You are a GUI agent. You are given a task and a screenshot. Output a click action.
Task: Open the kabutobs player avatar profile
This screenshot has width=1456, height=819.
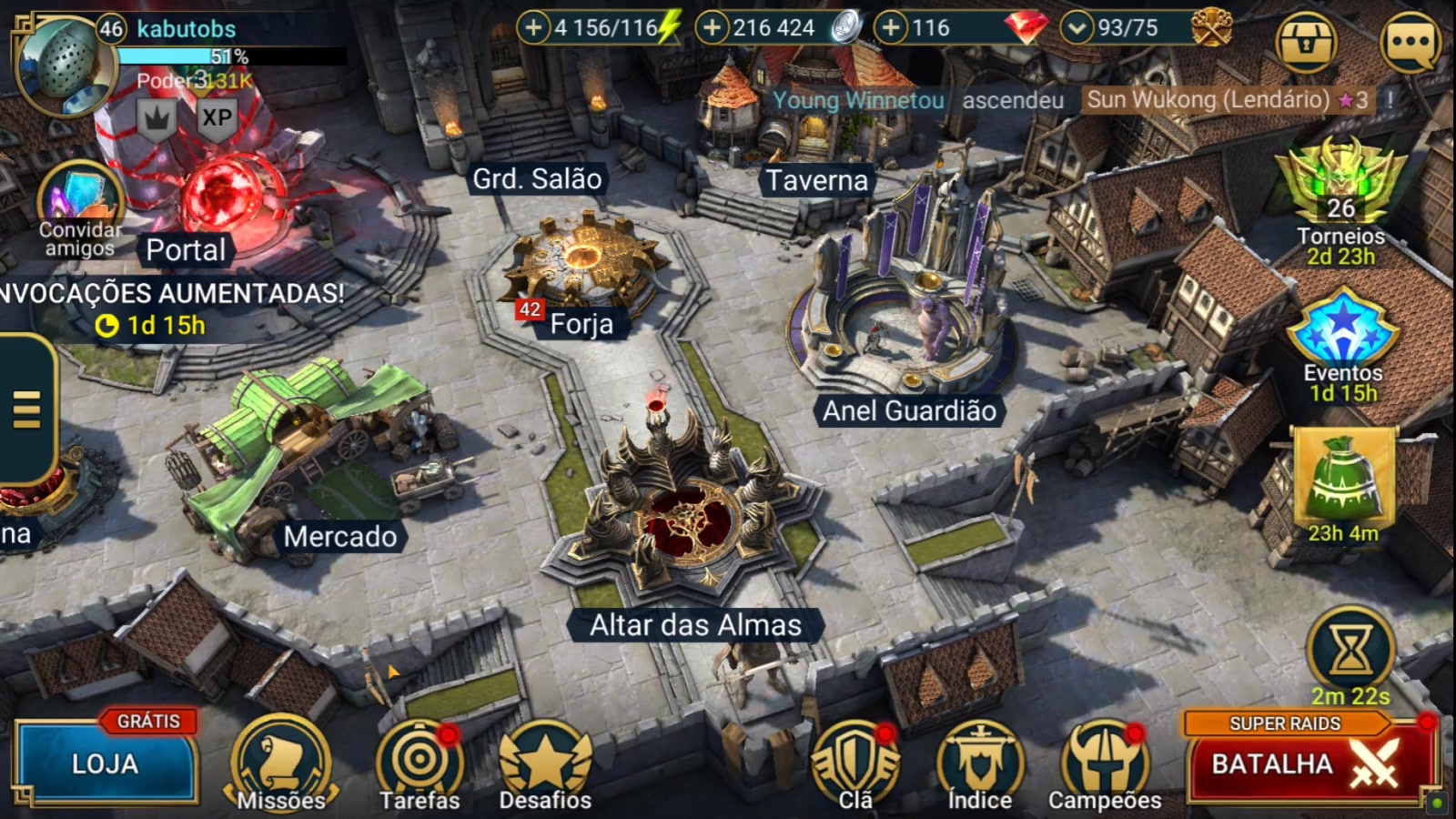[x=64, y=62]
